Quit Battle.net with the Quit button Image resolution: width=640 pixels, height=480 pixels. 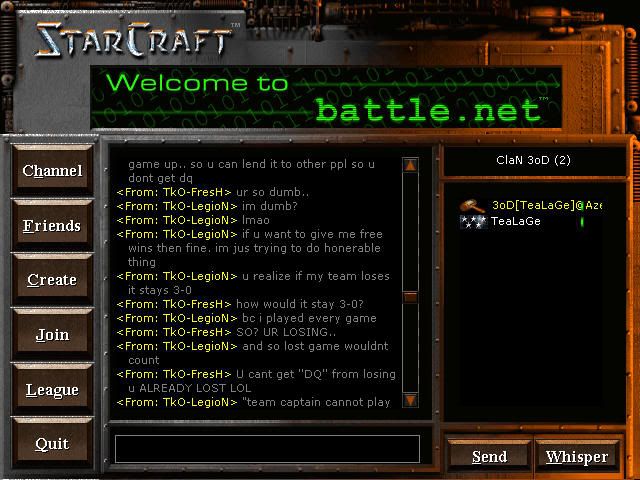[x=52, y=444]
